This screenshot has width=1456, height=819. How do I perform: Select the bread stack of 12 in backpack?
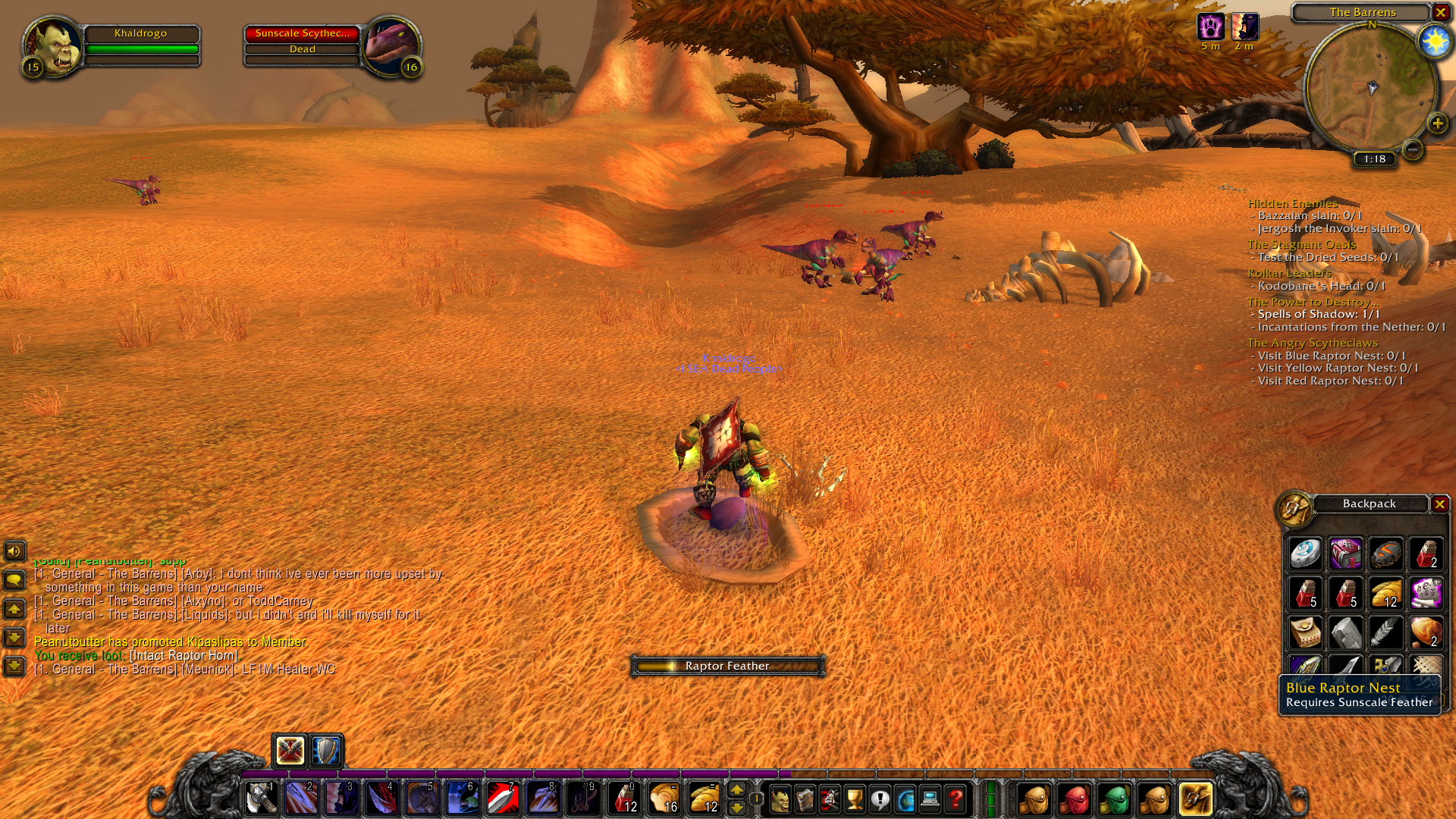1385,593
